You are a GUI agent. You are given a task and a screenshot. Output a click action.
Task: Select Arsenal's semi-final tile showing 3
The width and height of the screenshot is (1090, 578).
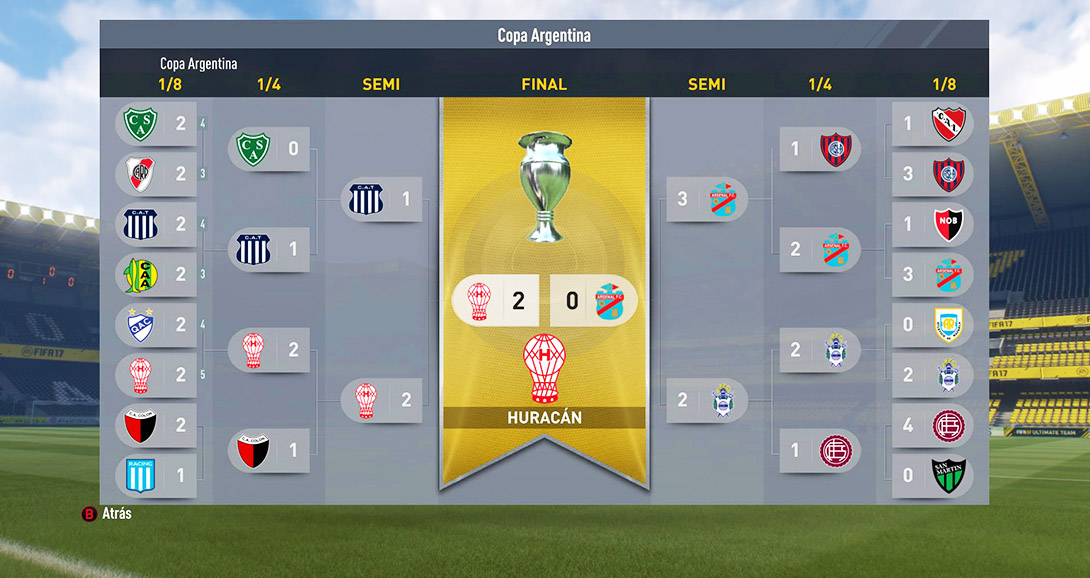pyautogui.click(x=706, y=199)
